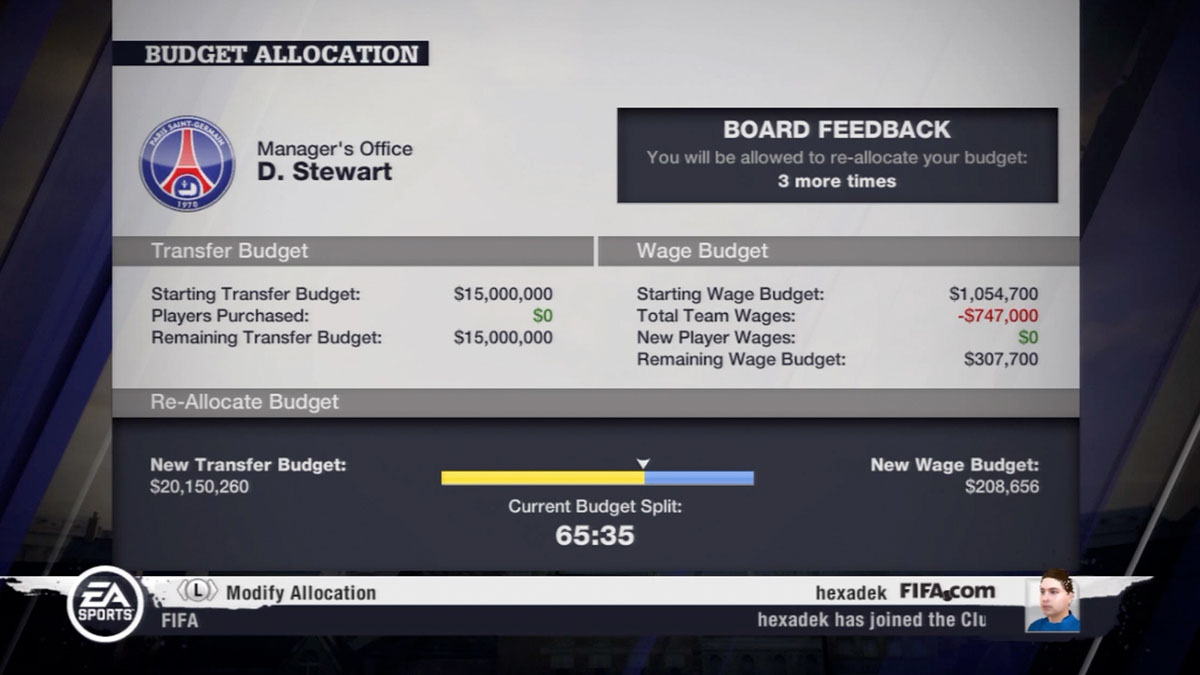Open hexadek's player avatar thumbnail
The image size is (1200, 675).
pos(1052,601)
